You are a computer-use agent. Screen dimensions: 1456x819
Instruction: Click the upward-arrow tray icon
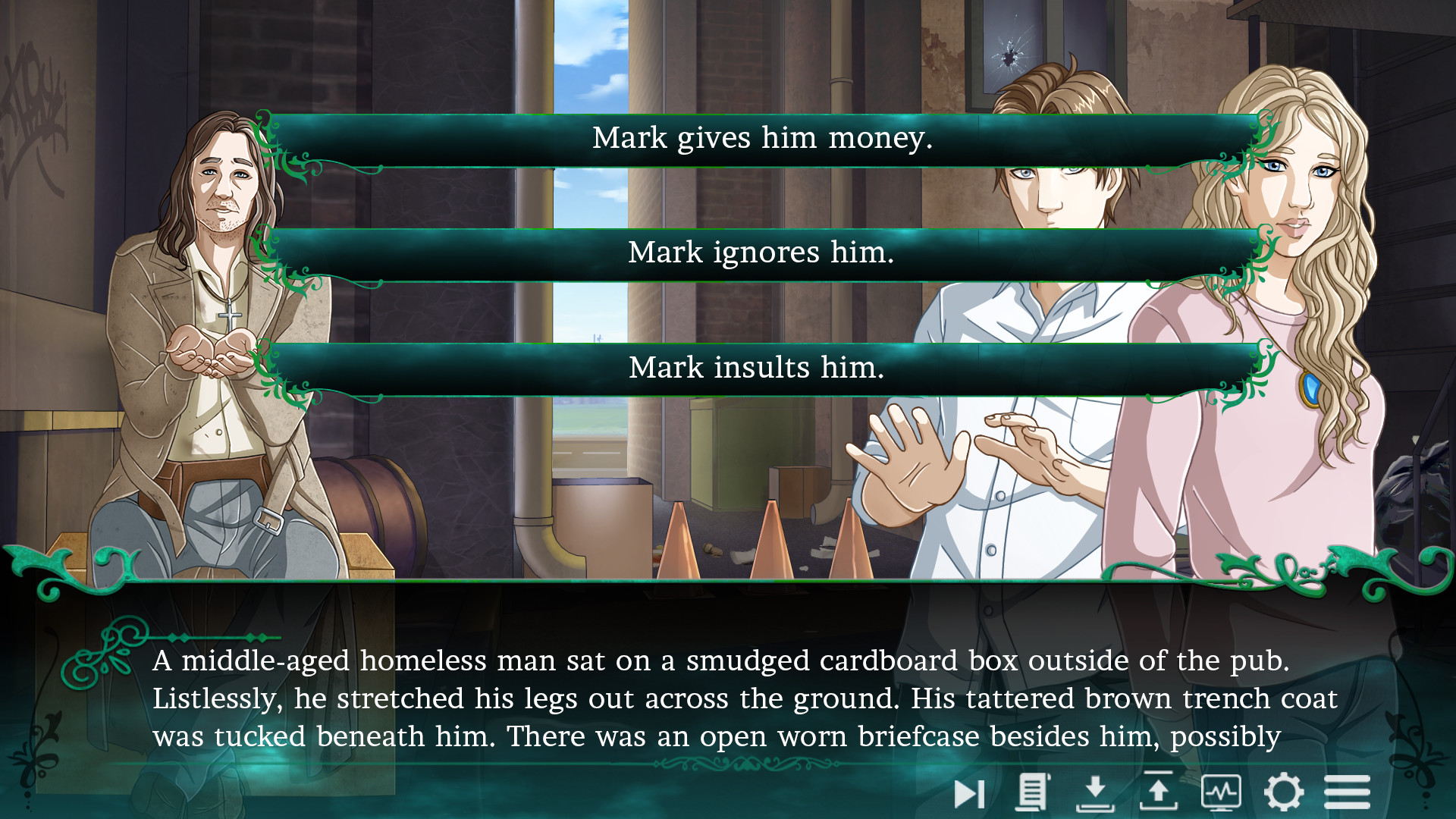point(1158,792)
